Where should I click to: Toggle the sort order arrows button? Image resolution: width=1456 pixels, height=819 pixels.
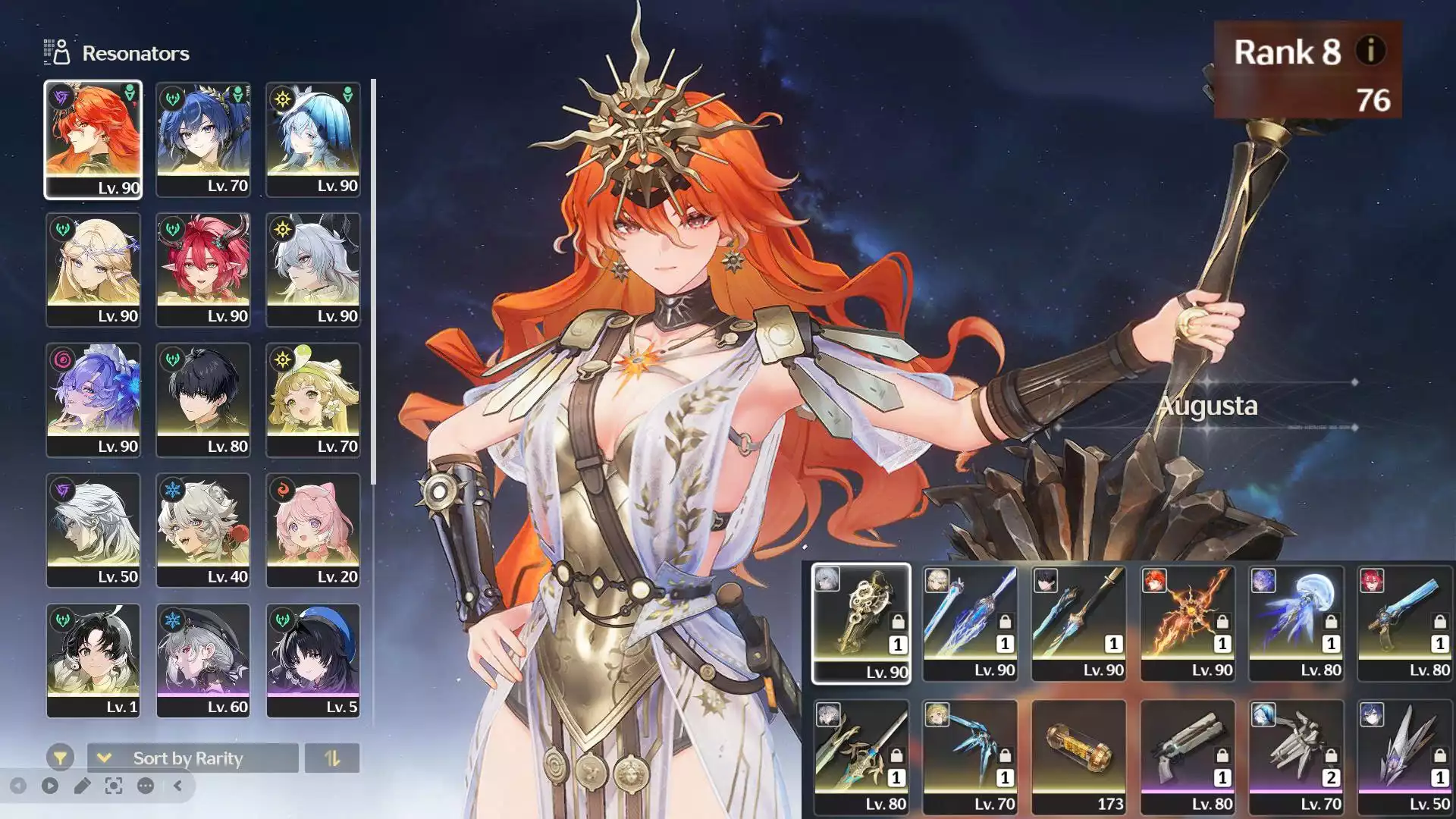[332, 758]
